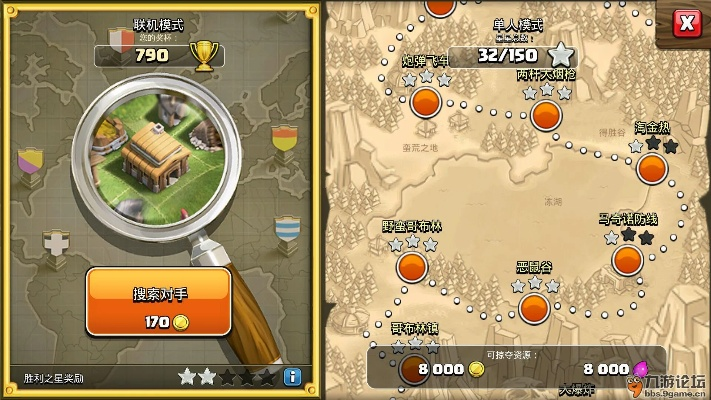
Task: Open the 哥布林镇 level node
Action: [x=413, y=368]
